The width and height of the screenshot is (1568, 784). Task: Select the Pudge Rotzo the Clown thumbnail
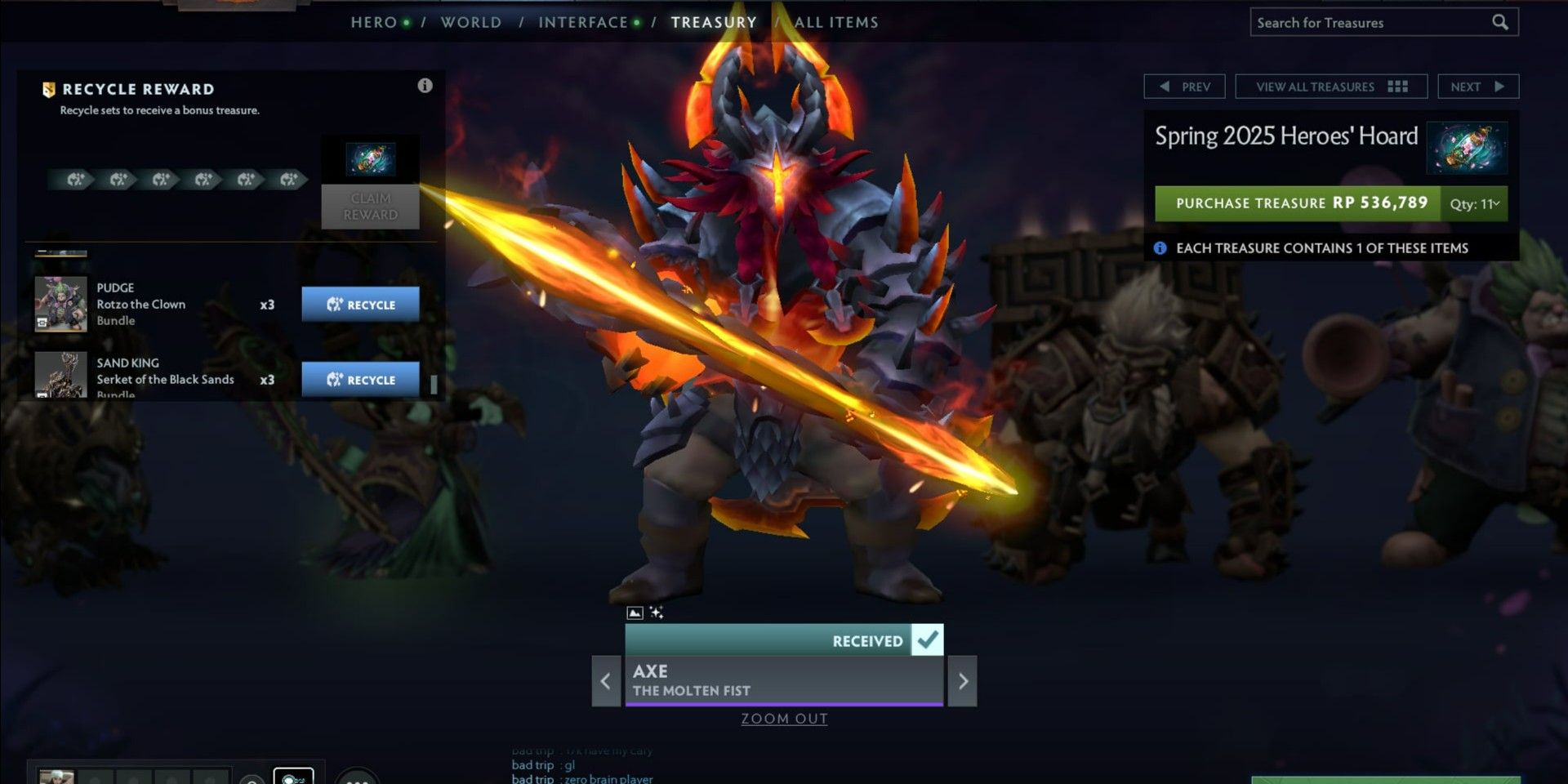[60, 304]
